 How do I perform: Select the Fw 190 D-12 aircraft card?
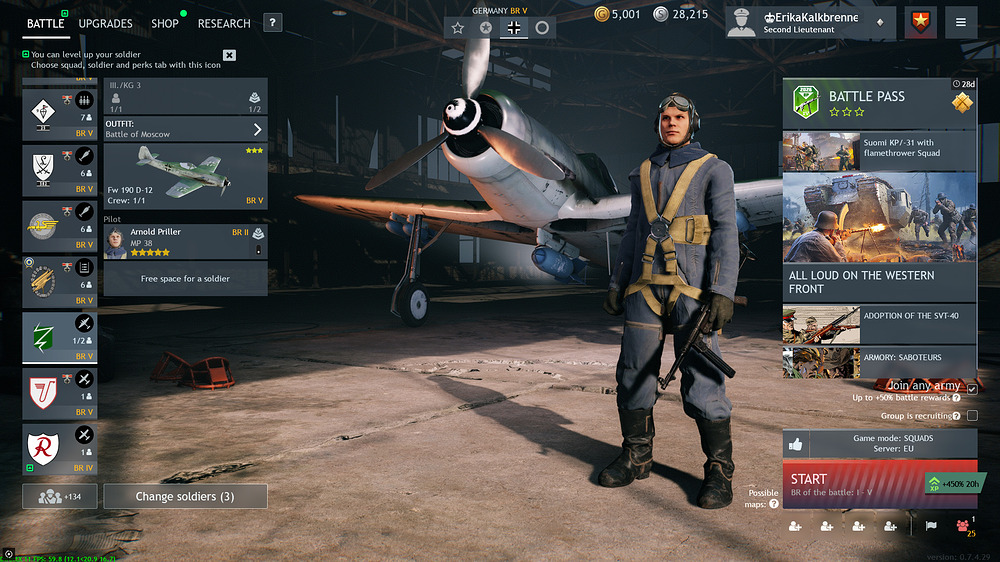185,176
